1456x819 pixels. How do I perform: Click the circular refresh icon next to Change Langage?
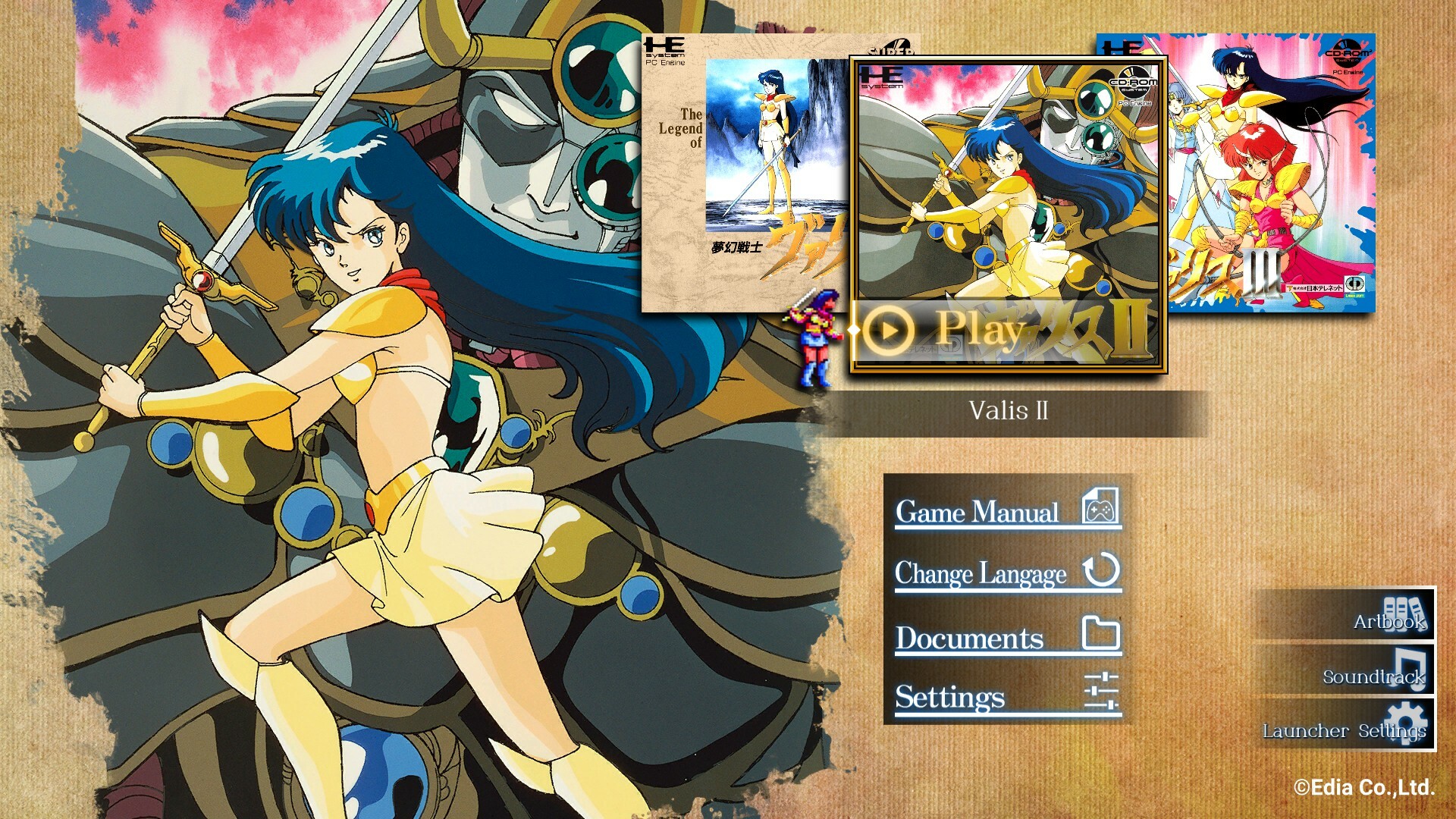point(1101,573)
